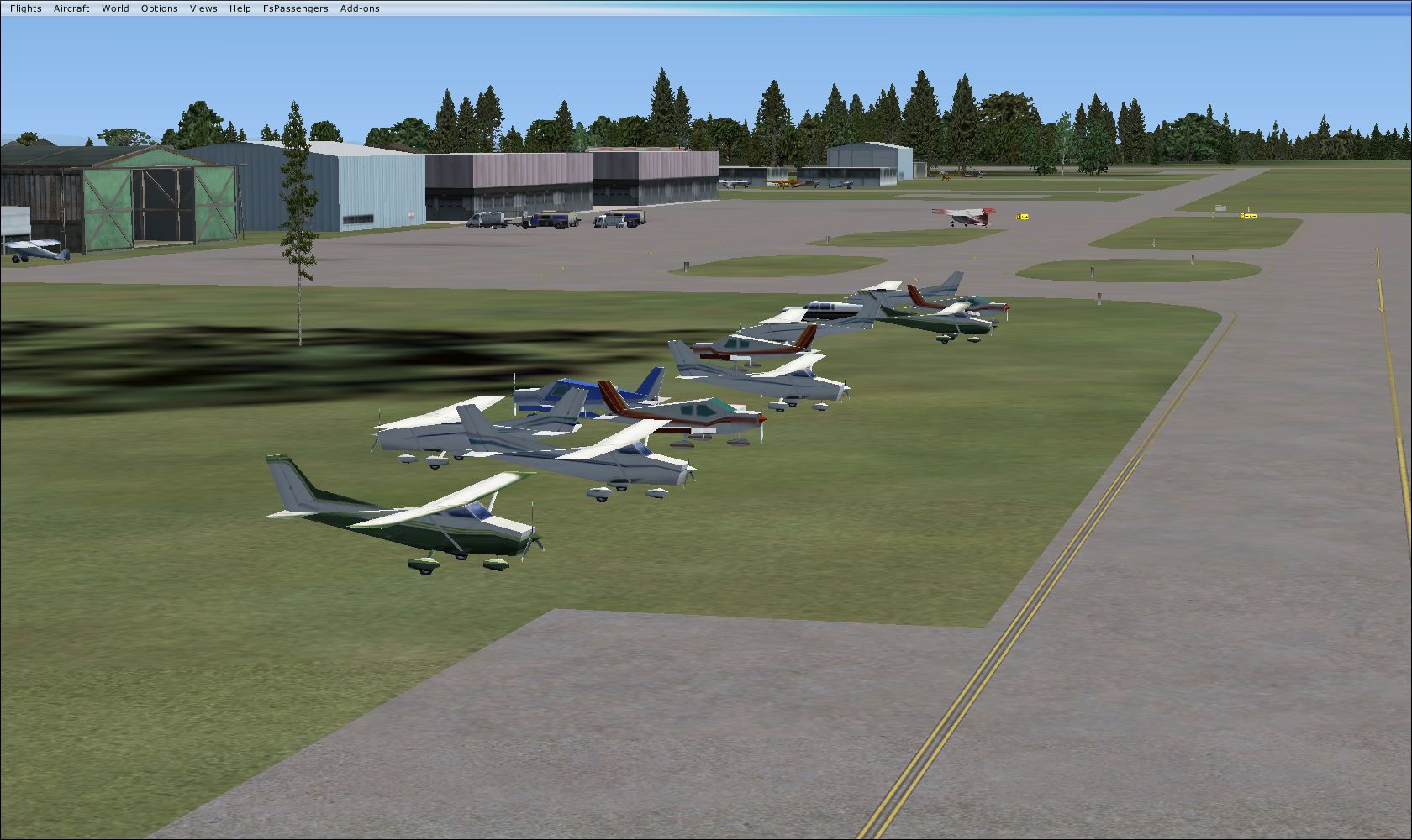Open the Flights menu

pos(25,8)
